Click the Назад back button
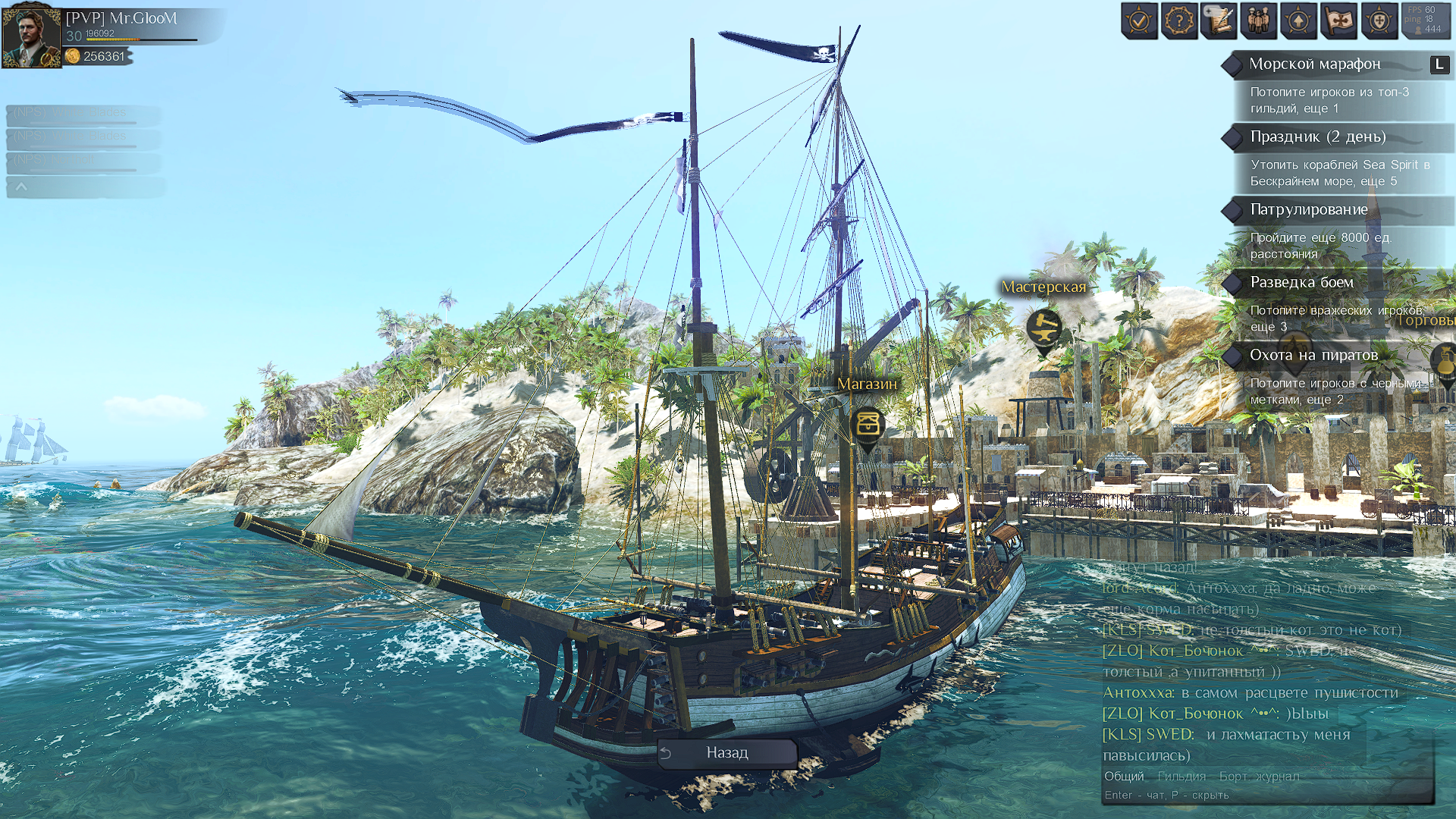This screenshot has width=1456, height=819. tap(726, 753)
